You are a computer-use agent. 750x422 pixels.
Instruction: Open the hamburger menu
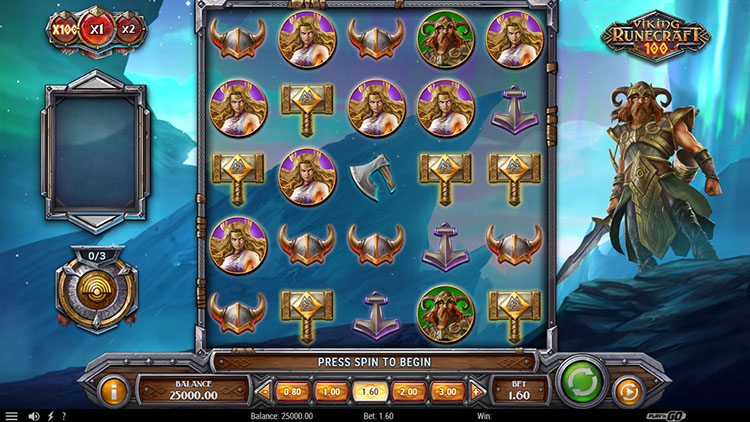pyautogui.click(x=11, y=416)
